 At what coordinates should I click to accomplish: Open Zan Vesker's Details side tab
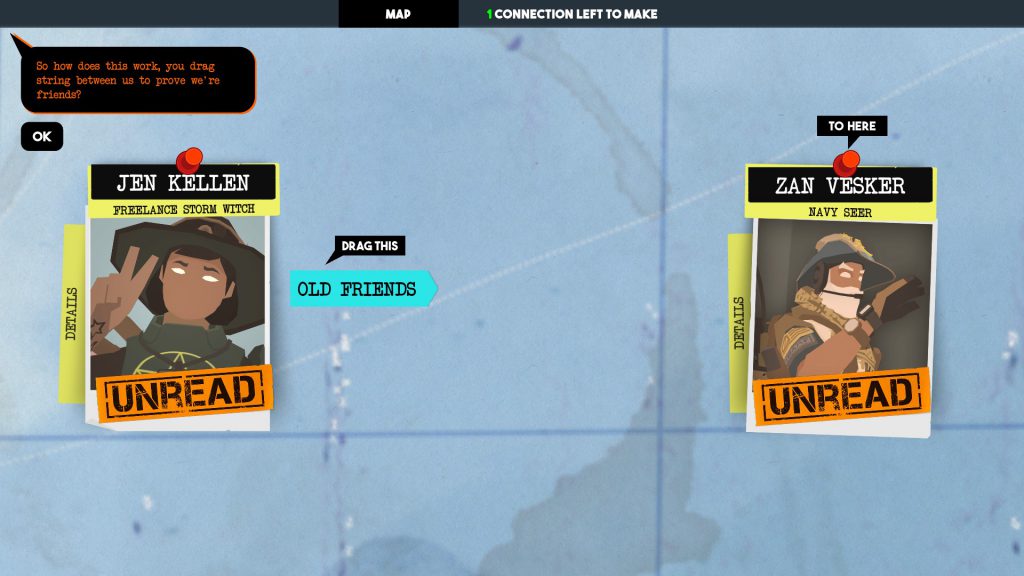(x=740, y=322)
